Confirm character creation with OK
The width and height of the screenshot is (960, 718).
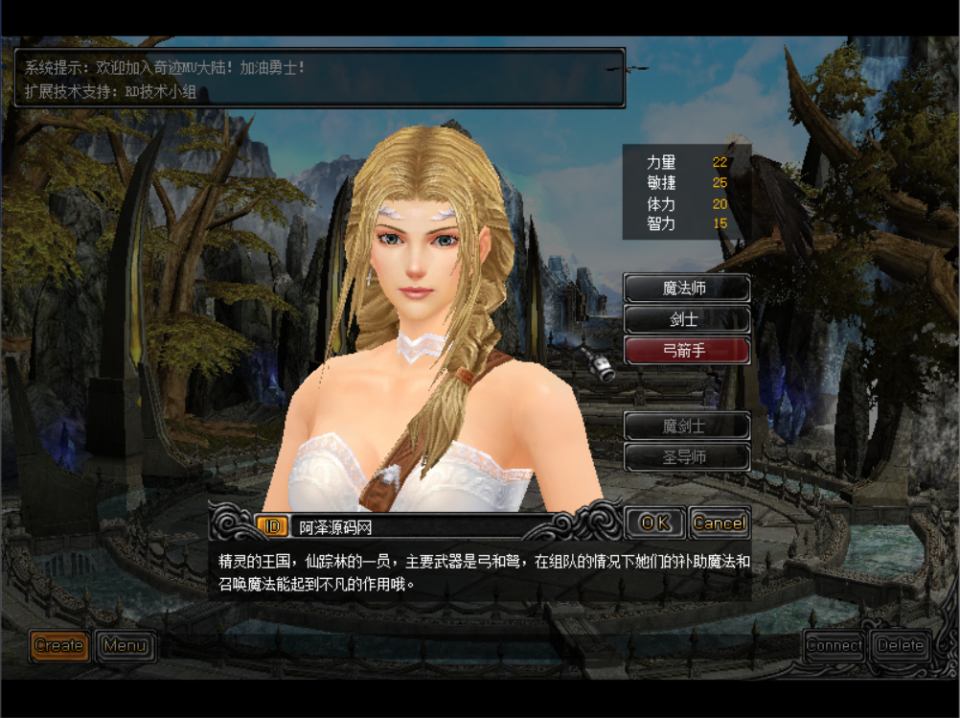tap(655, 523)
